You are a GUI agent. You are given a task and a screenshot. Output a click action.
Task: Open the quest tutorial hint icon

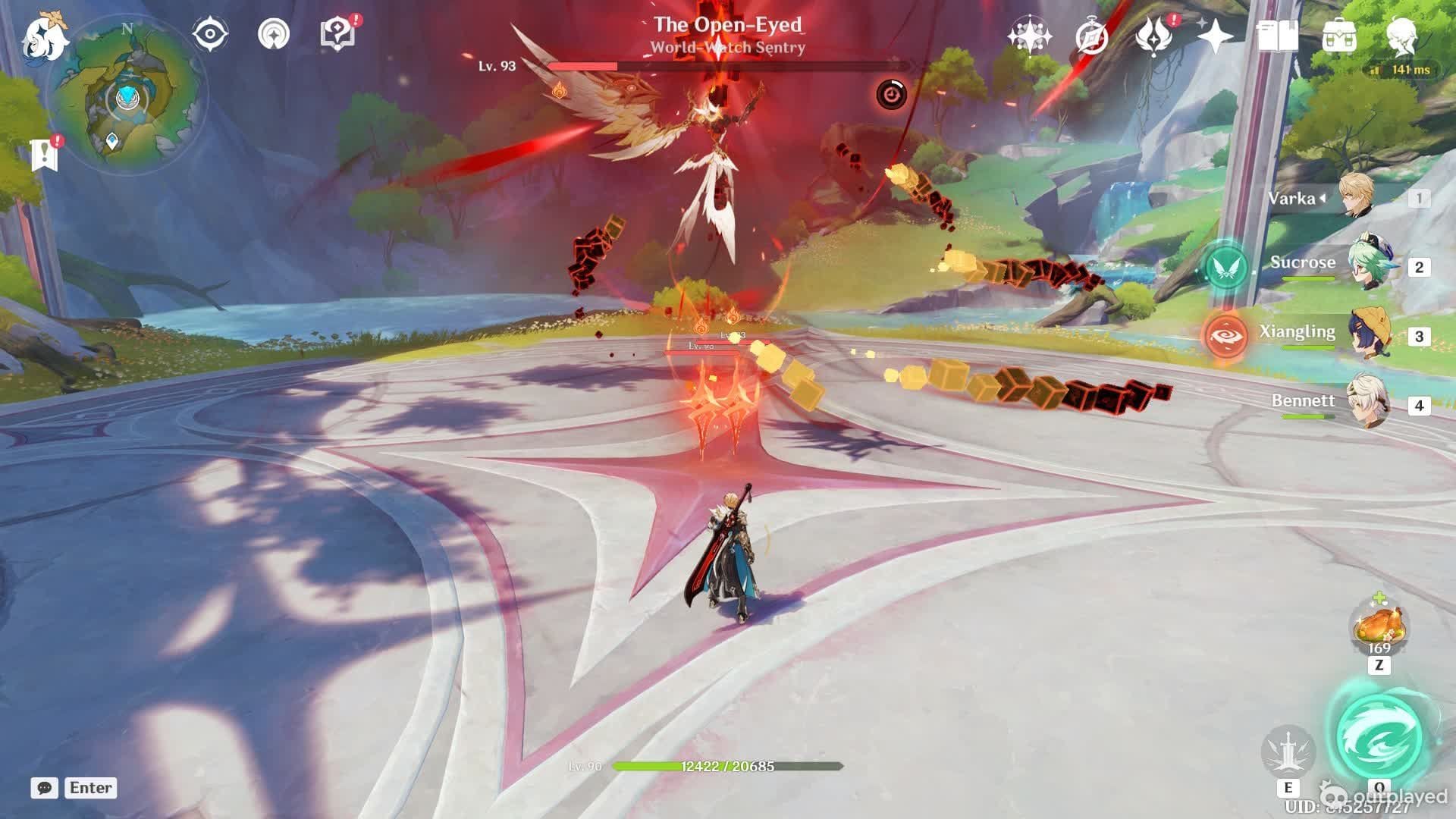coord(337,35)
